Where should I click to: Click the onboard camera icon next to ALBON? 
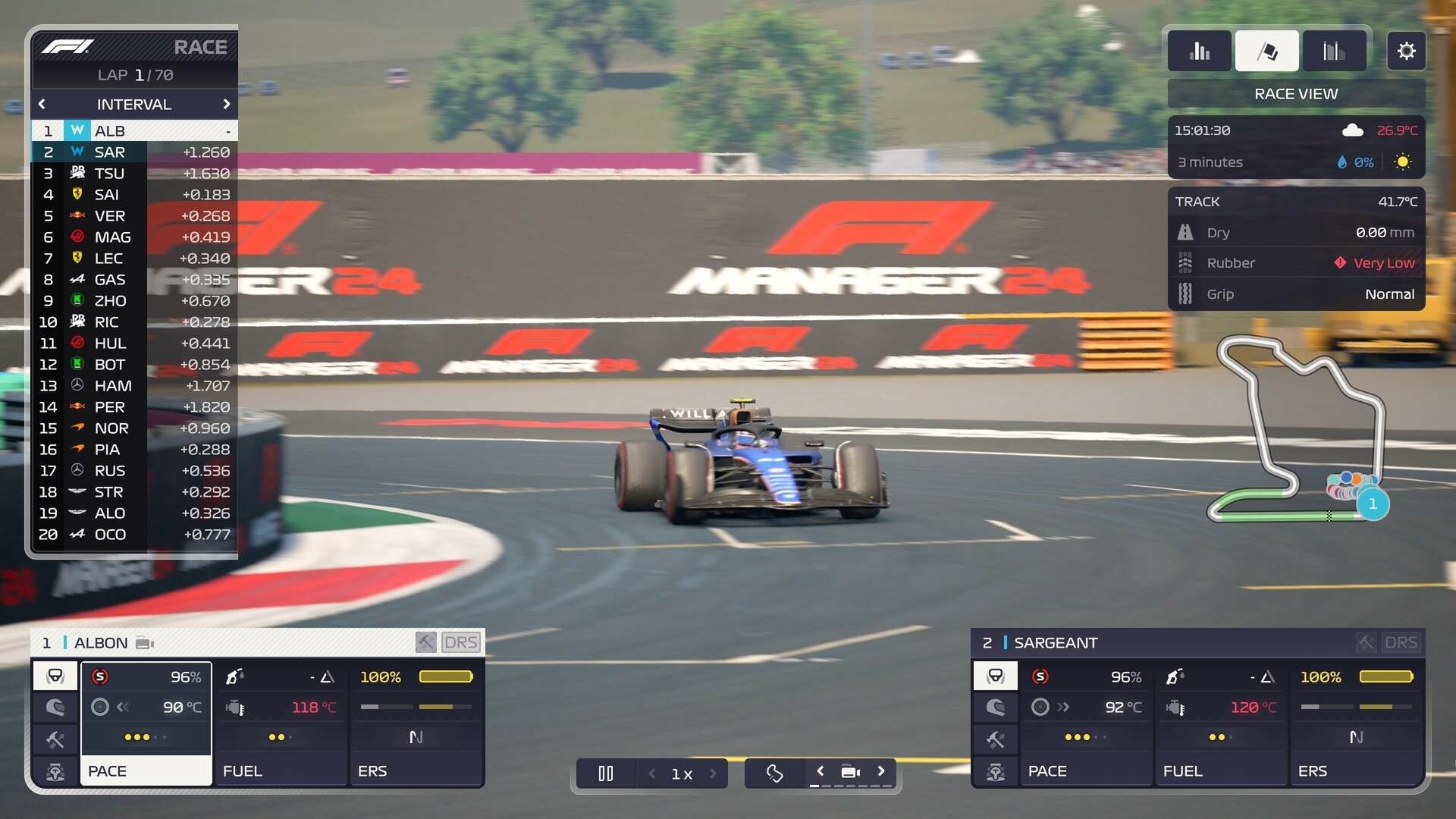click(143, 642)
